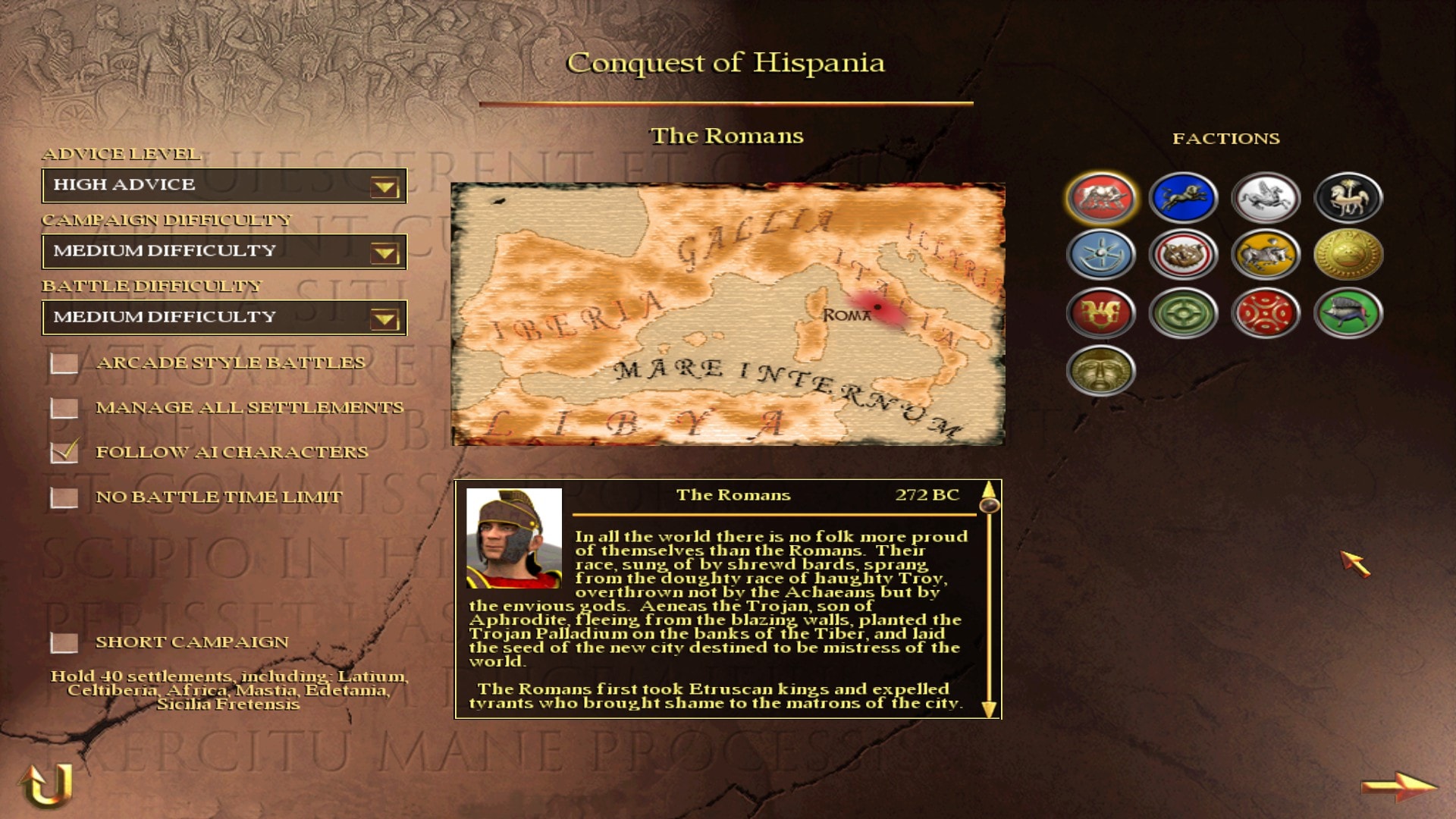
Task: Choose the green boar faction emblem
Action: coord(1348,312)
